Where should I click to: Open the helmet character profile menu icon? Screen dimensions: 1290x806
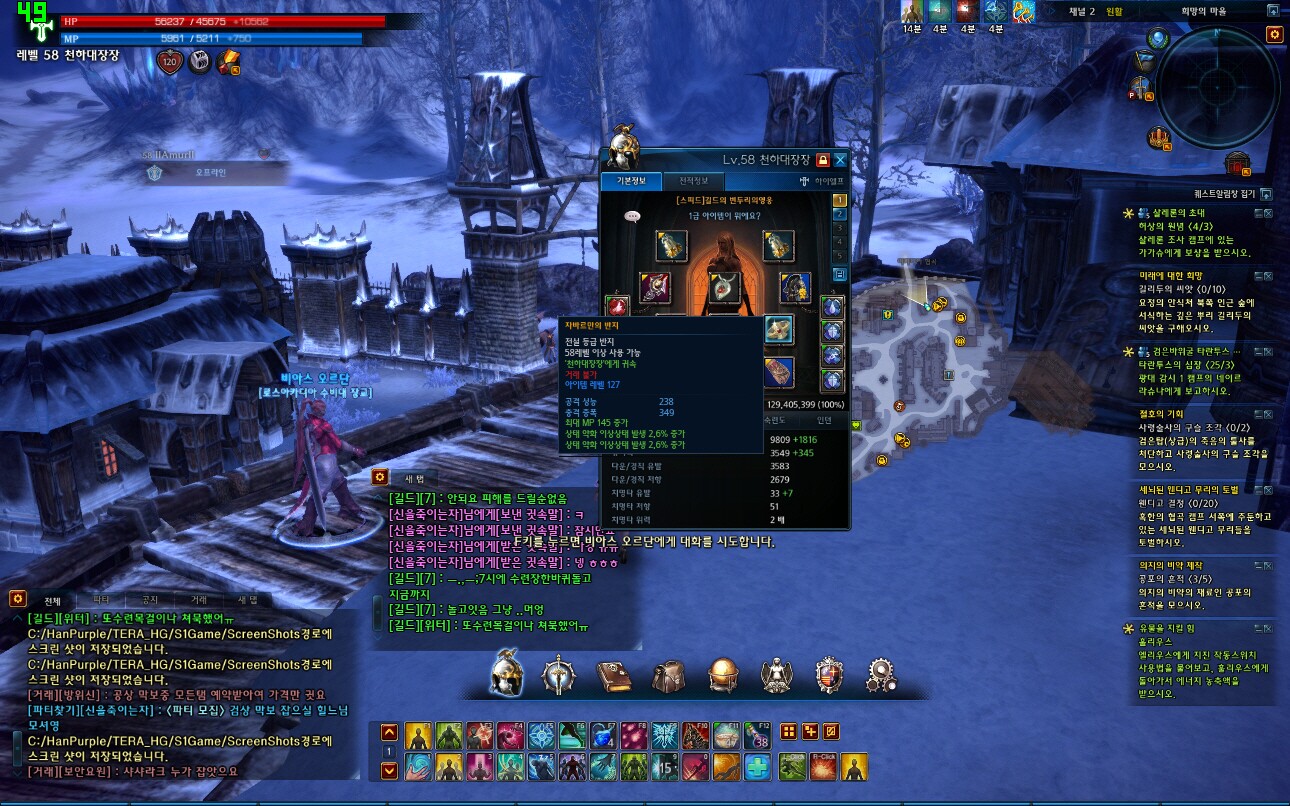point(505,675)
